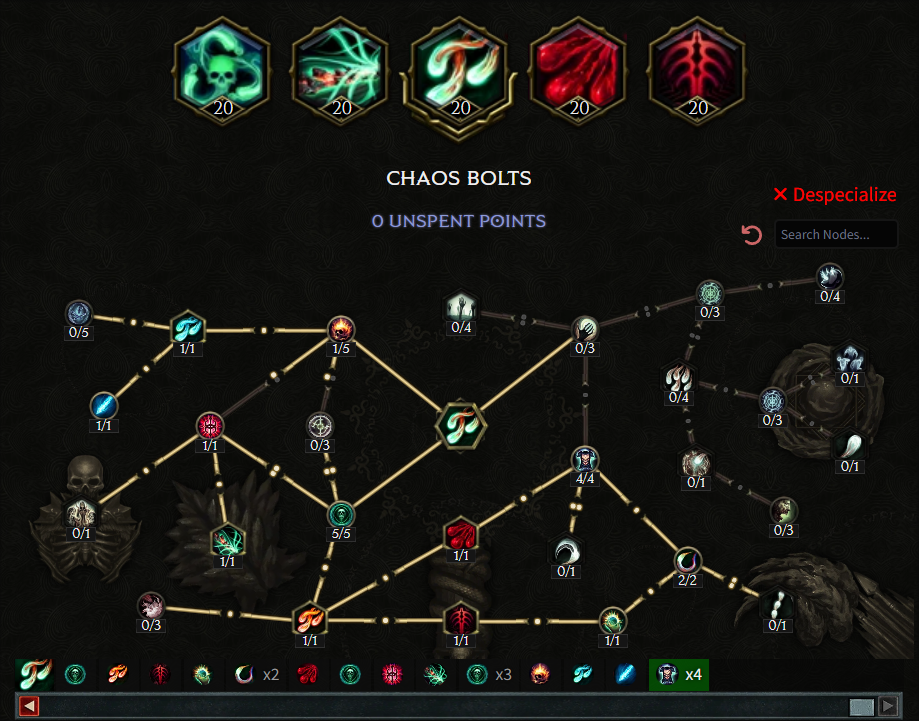Select the green tendrils skill at top

tap(342, 66)
